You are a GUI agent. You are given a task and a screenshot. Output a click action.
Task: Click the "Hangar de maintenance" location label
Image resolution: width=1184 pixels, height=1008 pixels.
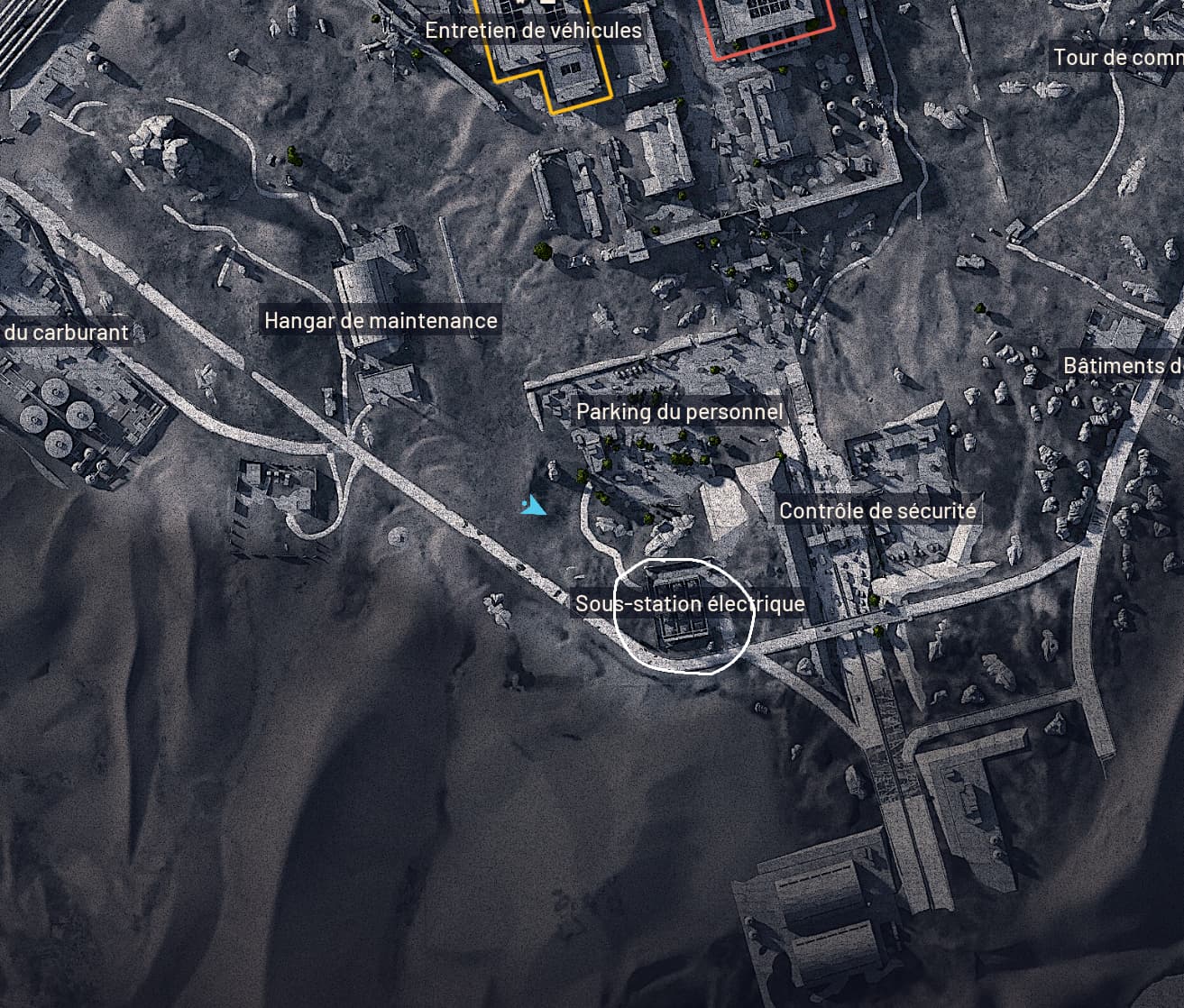pos(380,321)
